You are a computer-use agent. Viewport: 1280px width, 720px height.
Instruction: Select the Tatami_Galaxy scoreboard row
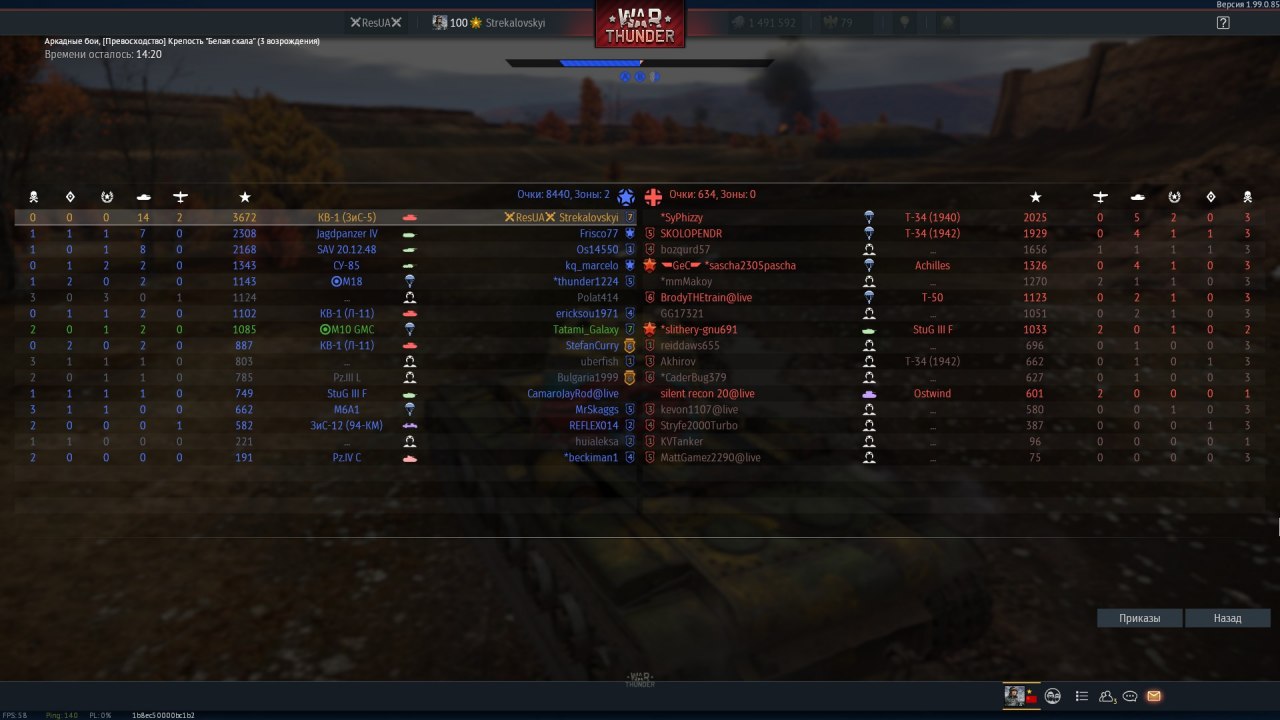click(586, 329)
